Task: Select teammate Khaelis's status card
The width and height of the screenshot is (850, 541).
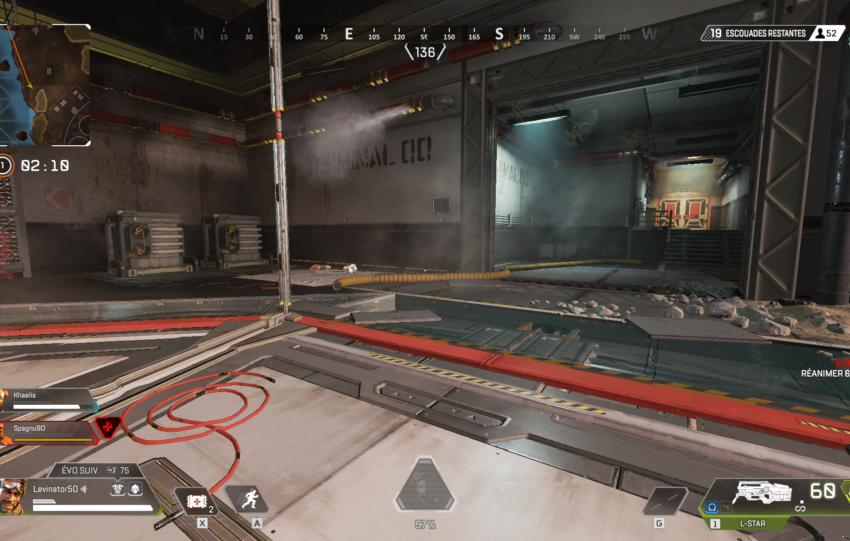Action: [46, 401]
